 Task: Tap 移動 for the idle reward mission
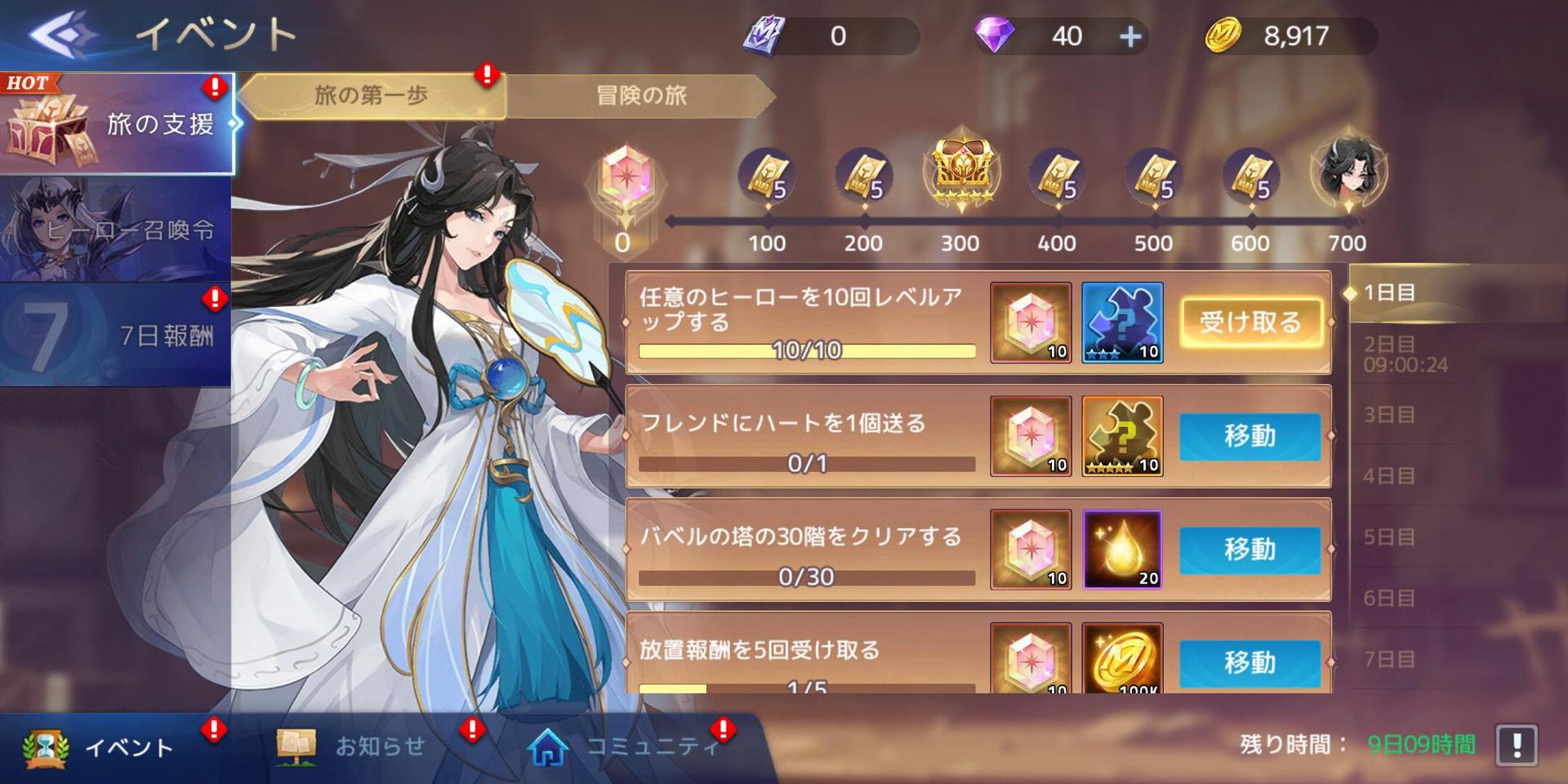point(1249,661)
